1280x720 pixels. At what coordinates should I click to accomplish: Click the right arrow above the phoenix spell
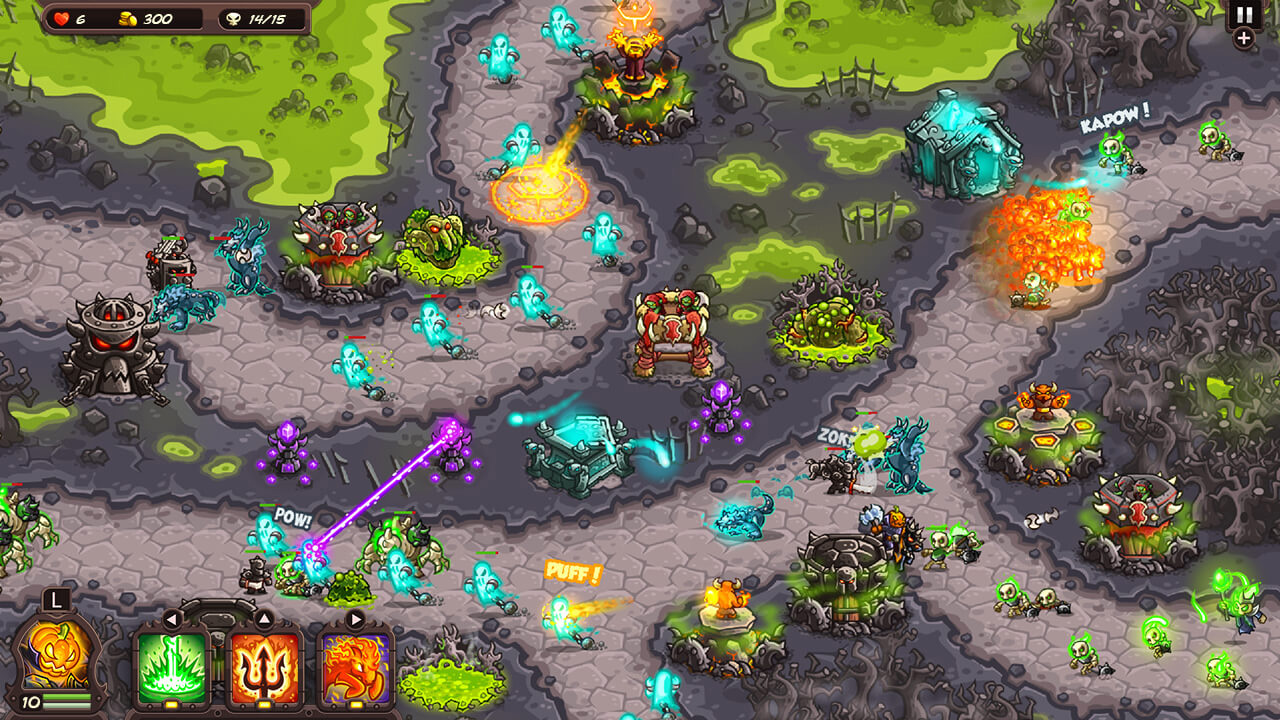[356, 617]
